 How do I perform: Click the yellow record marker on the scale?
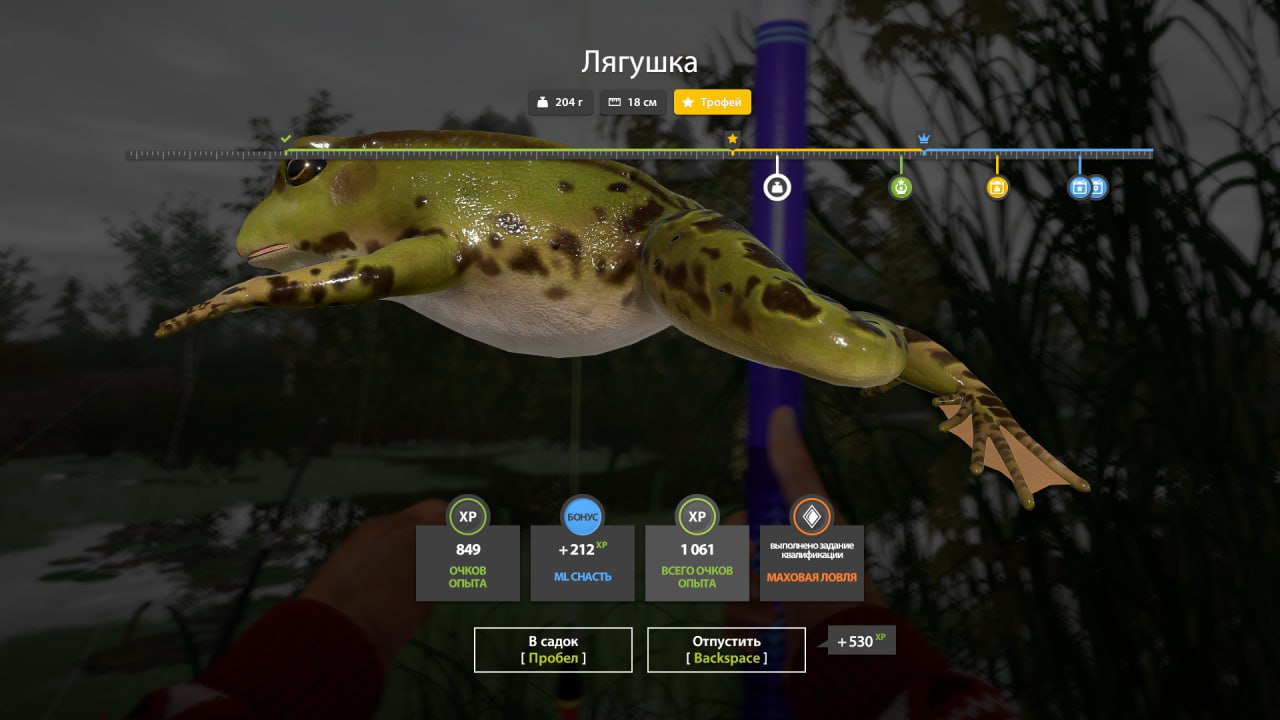click(x=997, y=187)
